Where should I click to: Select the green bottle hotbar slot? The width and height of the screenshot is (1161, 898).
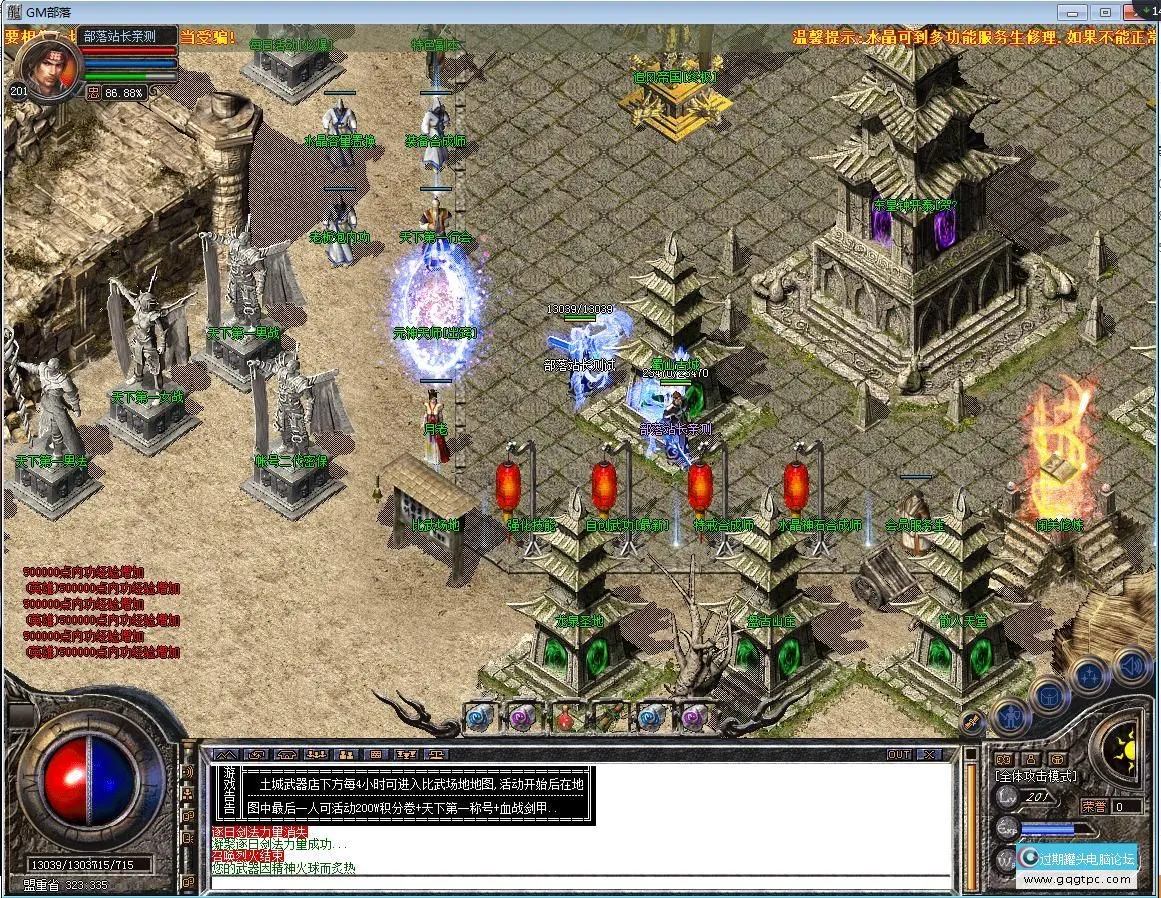point(609,715)
